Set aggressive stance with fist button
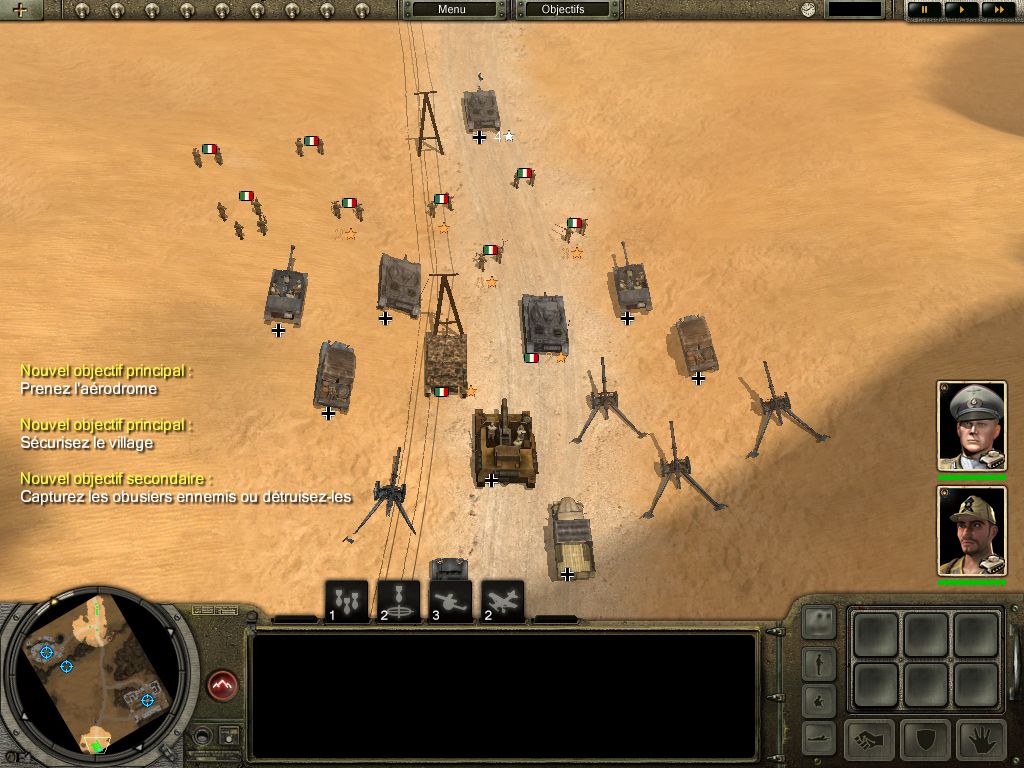 point(869,740)
